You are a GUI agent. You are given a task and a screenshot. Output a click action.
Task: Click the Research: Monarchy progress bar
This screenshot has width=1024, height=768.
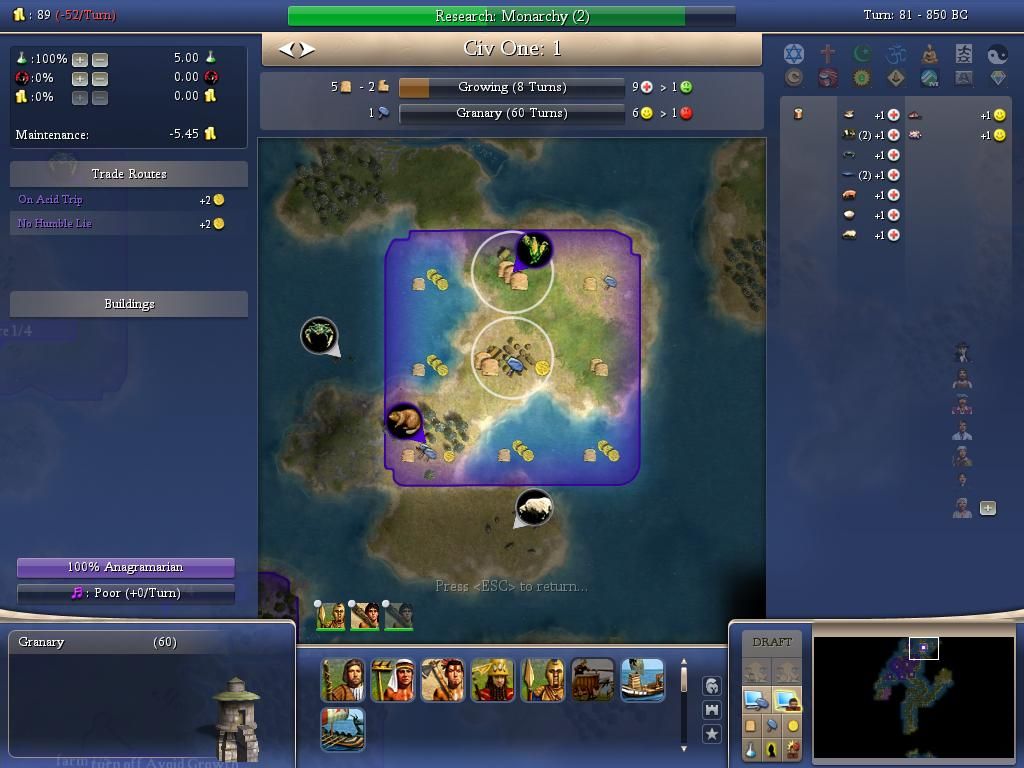coord(511,16)
